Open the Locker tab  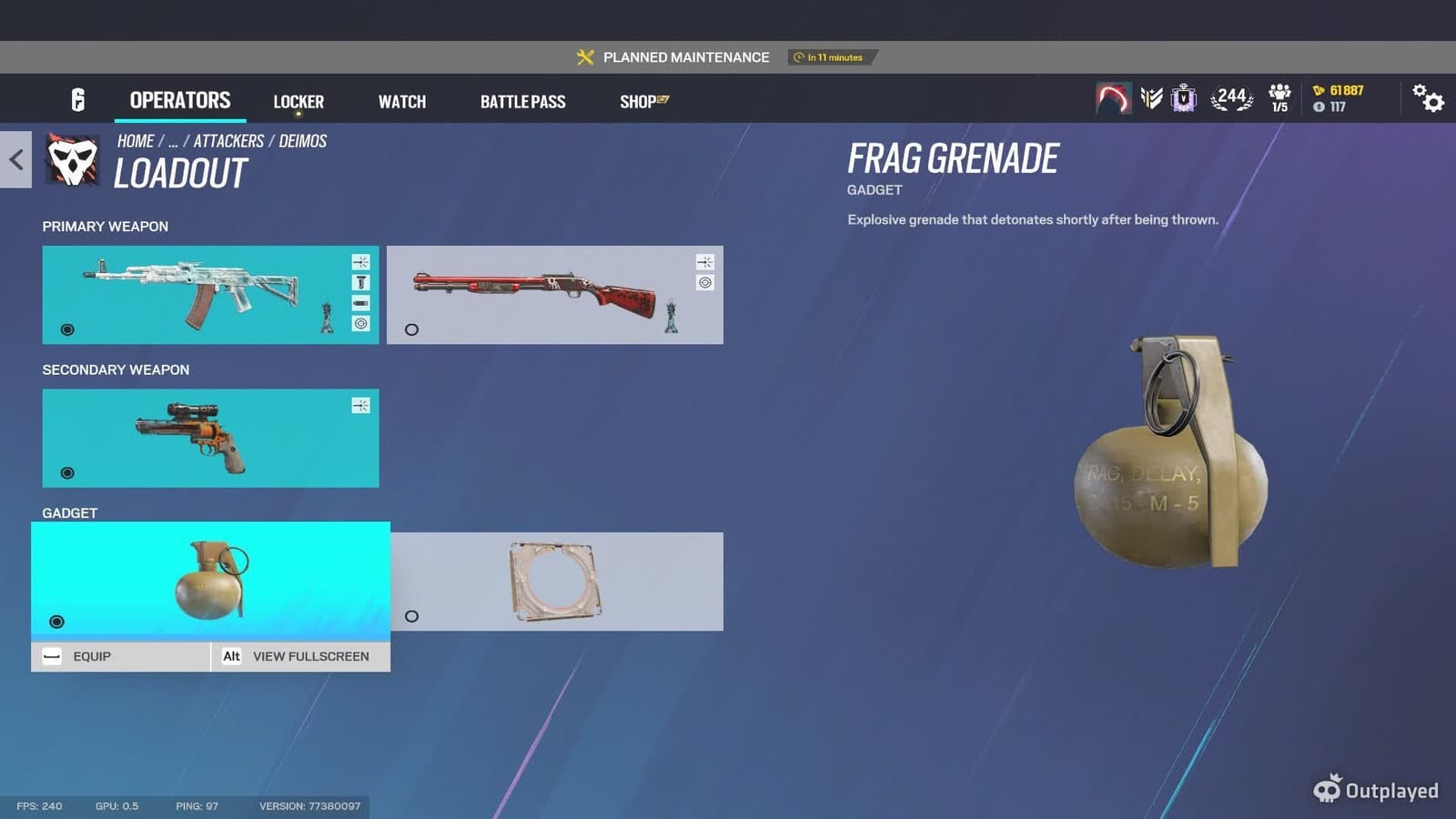pos(298,101)
